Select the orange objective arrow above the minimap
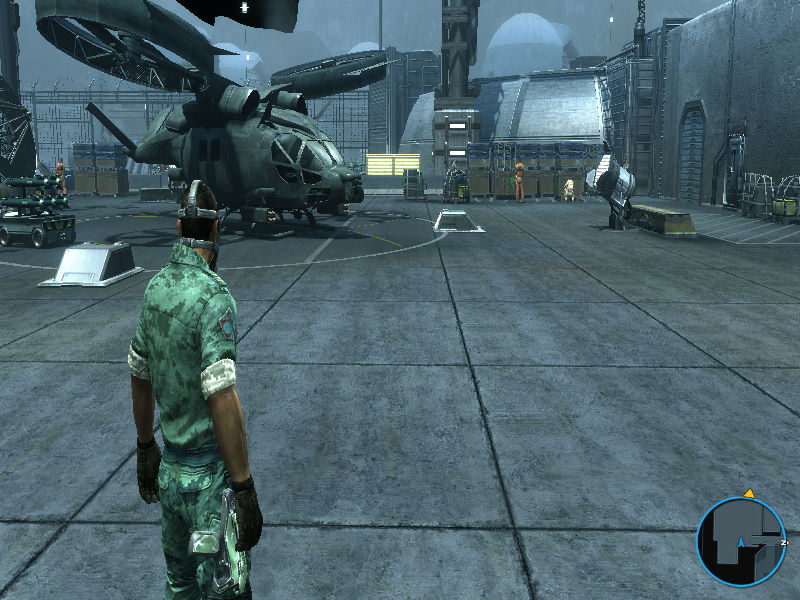The width and height of the screenshot is (800, 600). point(747,493)
